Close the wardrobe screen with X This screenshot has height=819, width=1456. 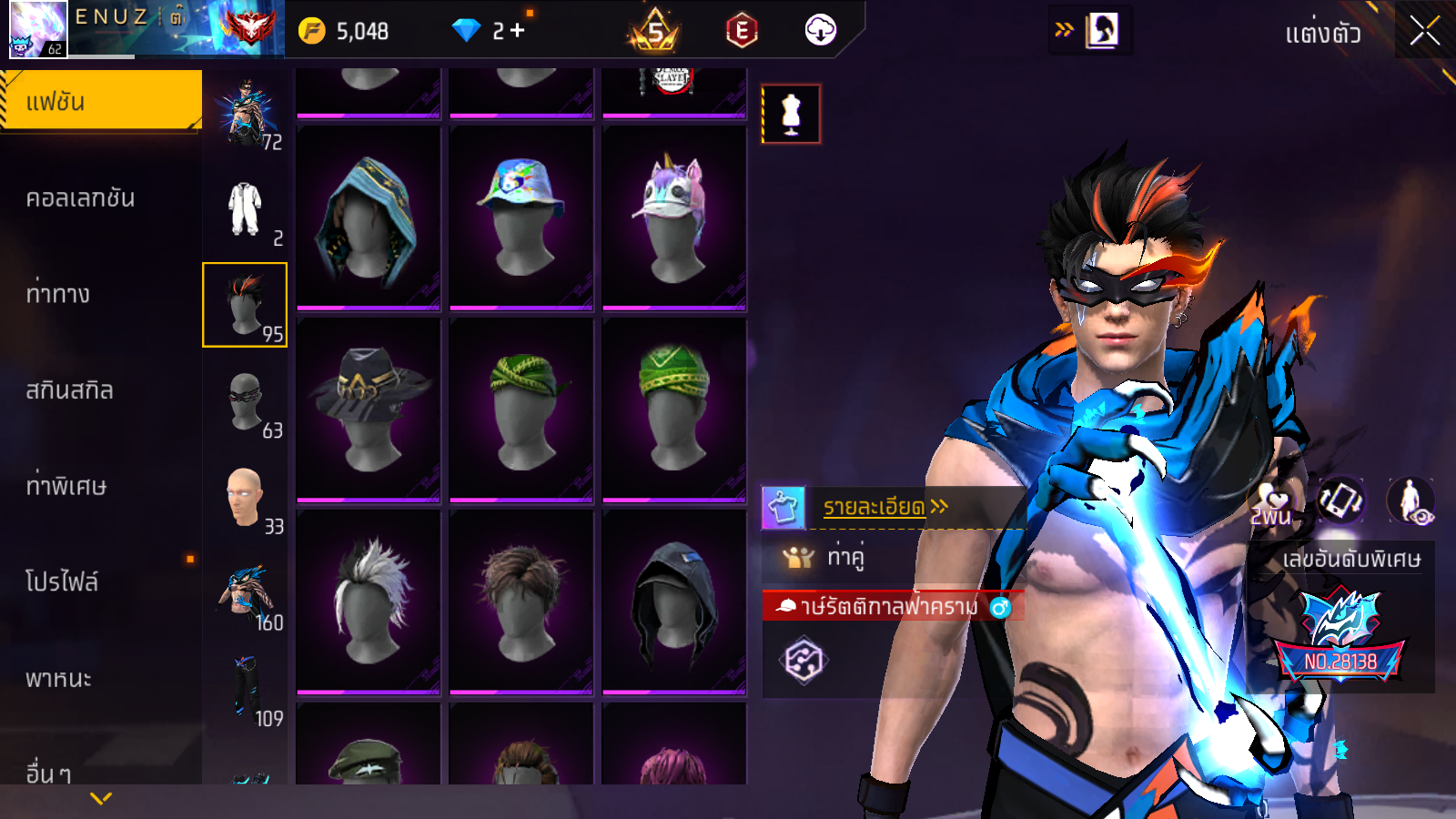point(1424,32)
